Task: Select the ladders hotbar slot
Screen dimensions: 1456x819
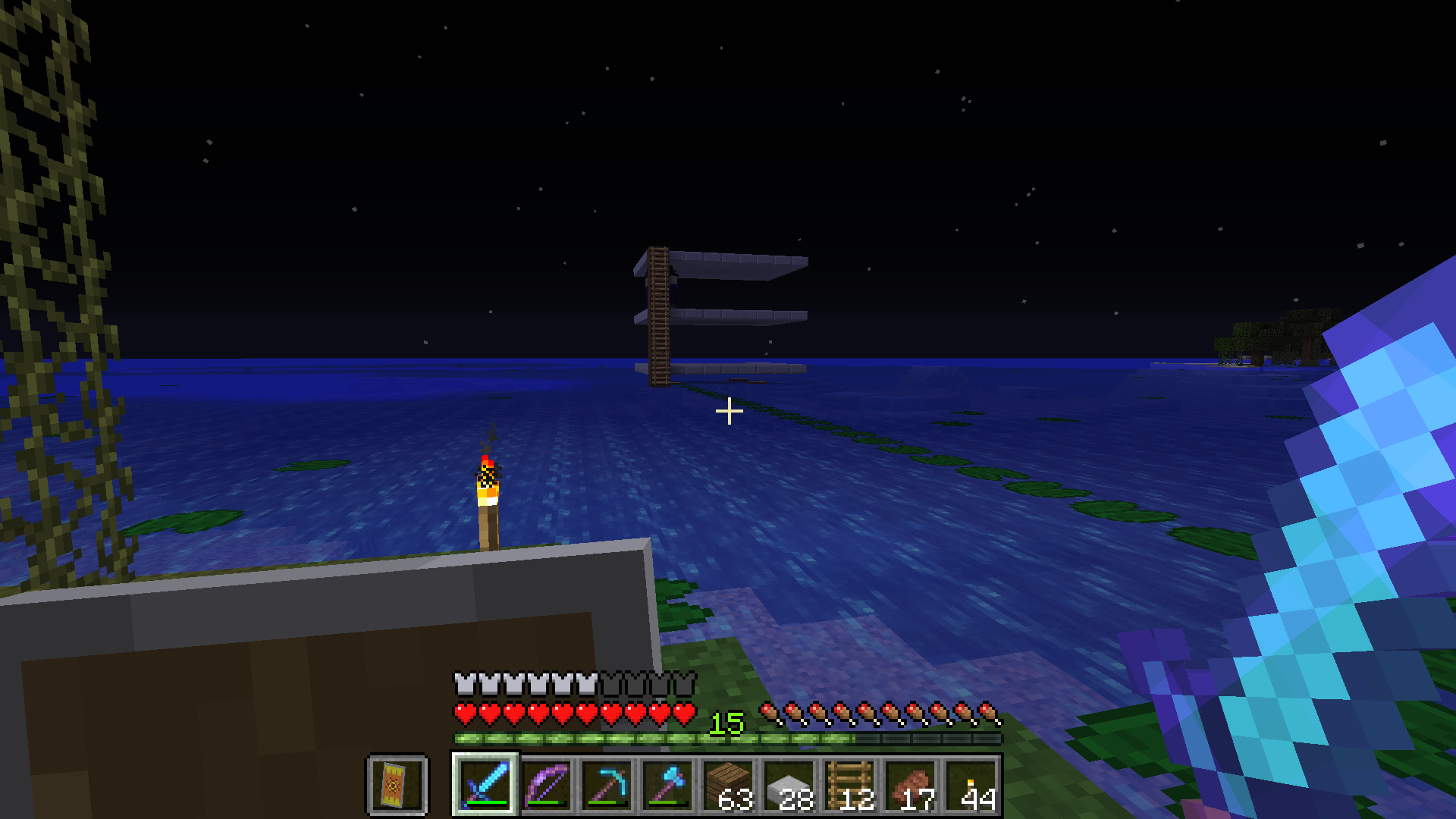Action: coord(849,785)
